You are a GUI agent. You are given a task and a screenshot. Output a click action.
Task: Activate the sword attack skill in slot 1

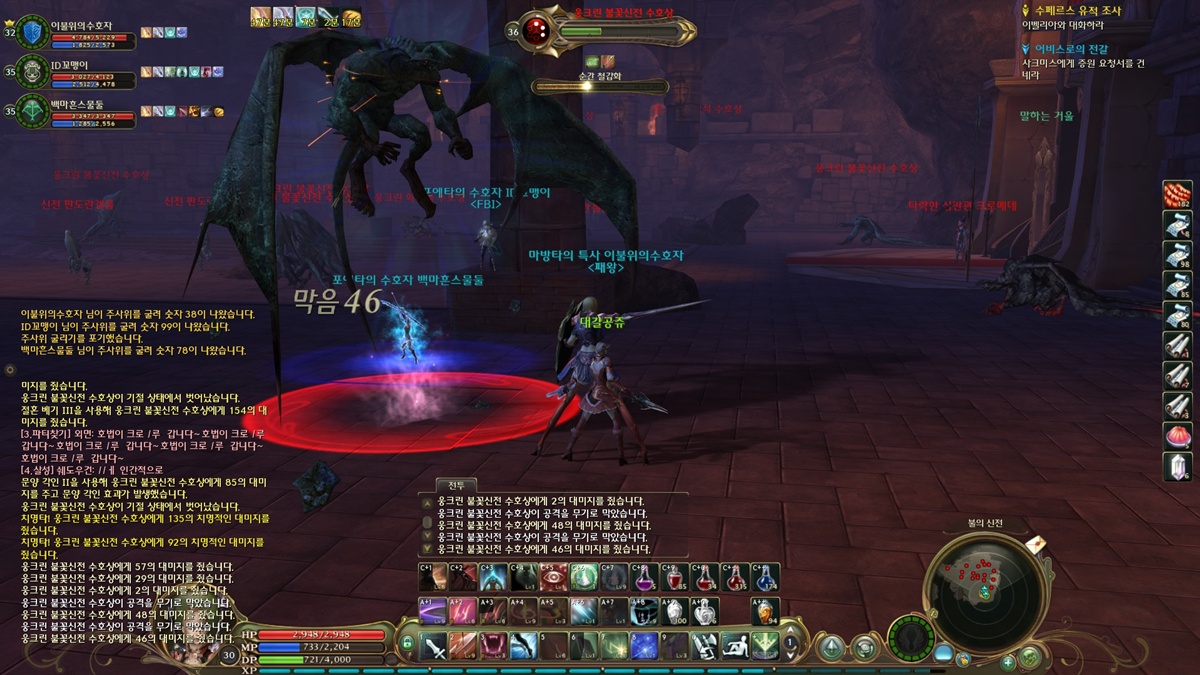coord(433,647)
